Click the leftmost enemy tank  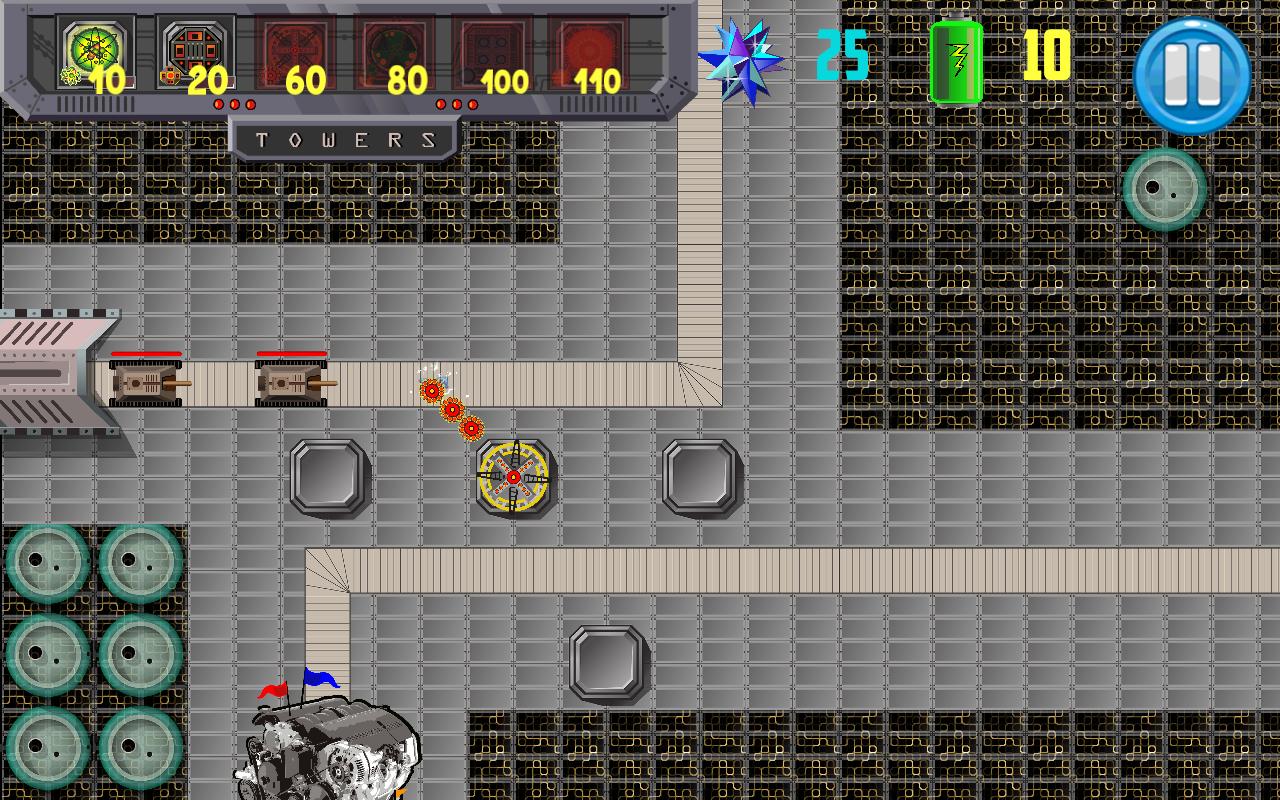[x=143, y=381]
